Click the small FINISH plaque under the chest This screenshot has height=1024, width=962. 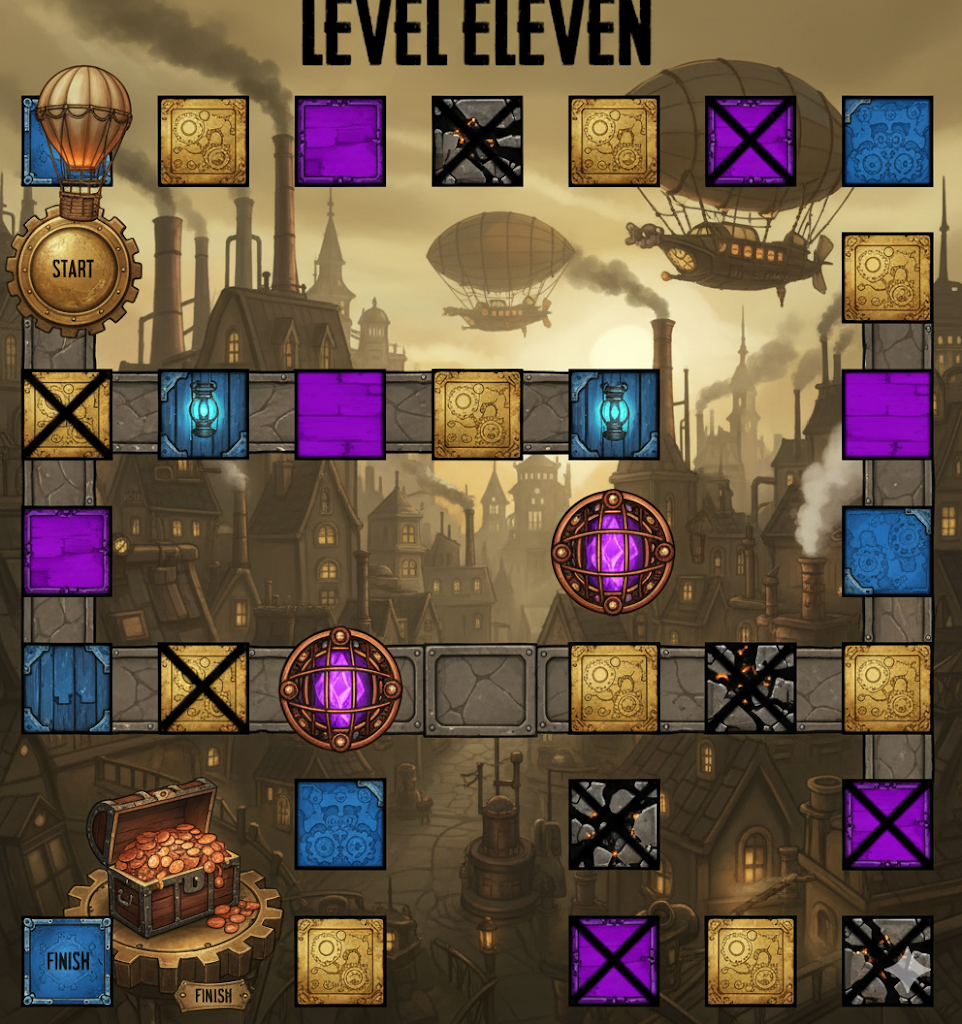point(211,995)
